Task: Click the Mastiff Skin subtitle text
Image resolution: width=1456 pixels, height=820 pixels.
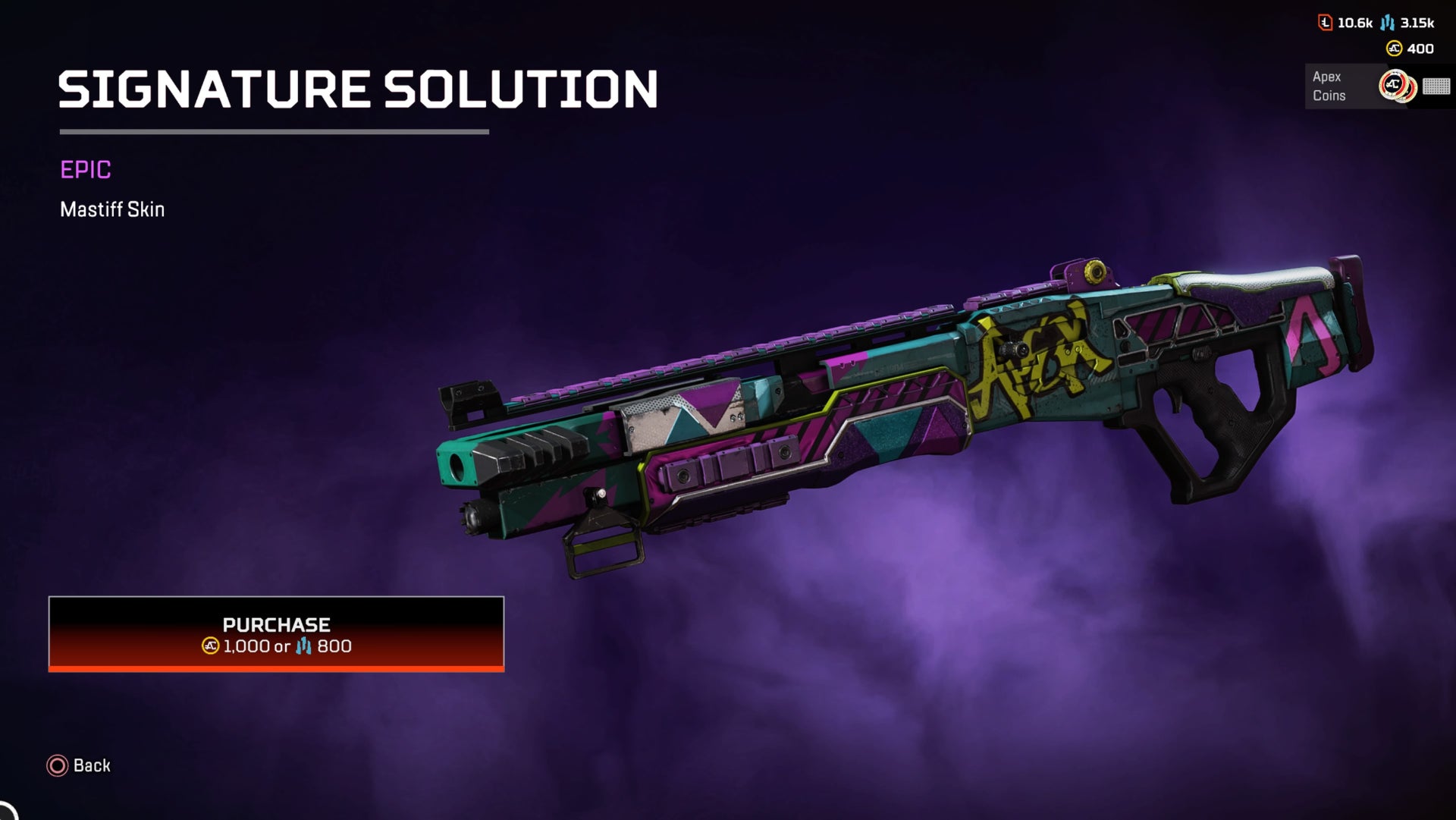Action: [112, 209]
